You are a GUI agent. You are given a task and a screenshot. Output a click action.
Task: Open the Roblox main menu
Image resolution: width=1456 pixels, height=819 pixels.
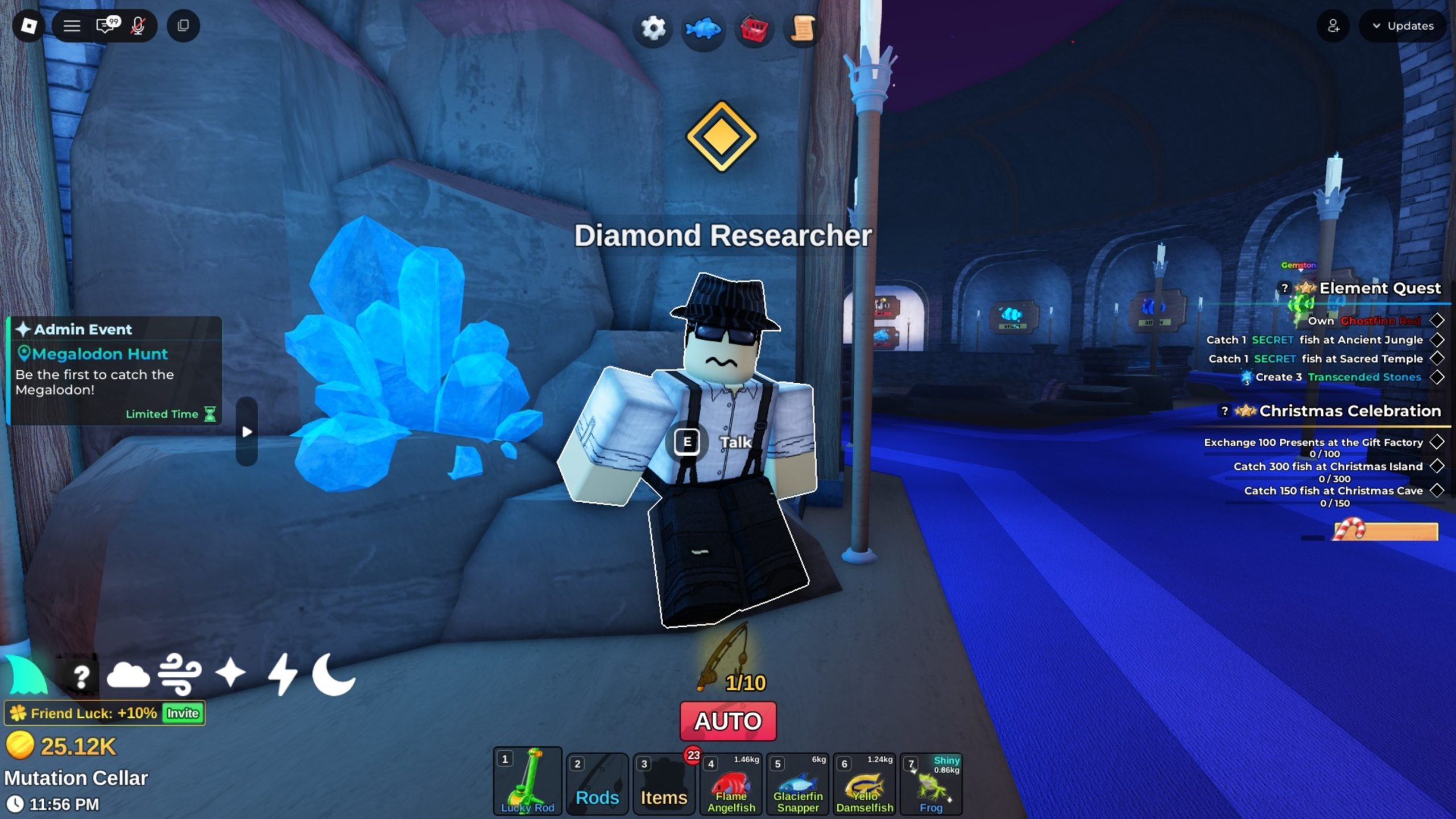28,26
